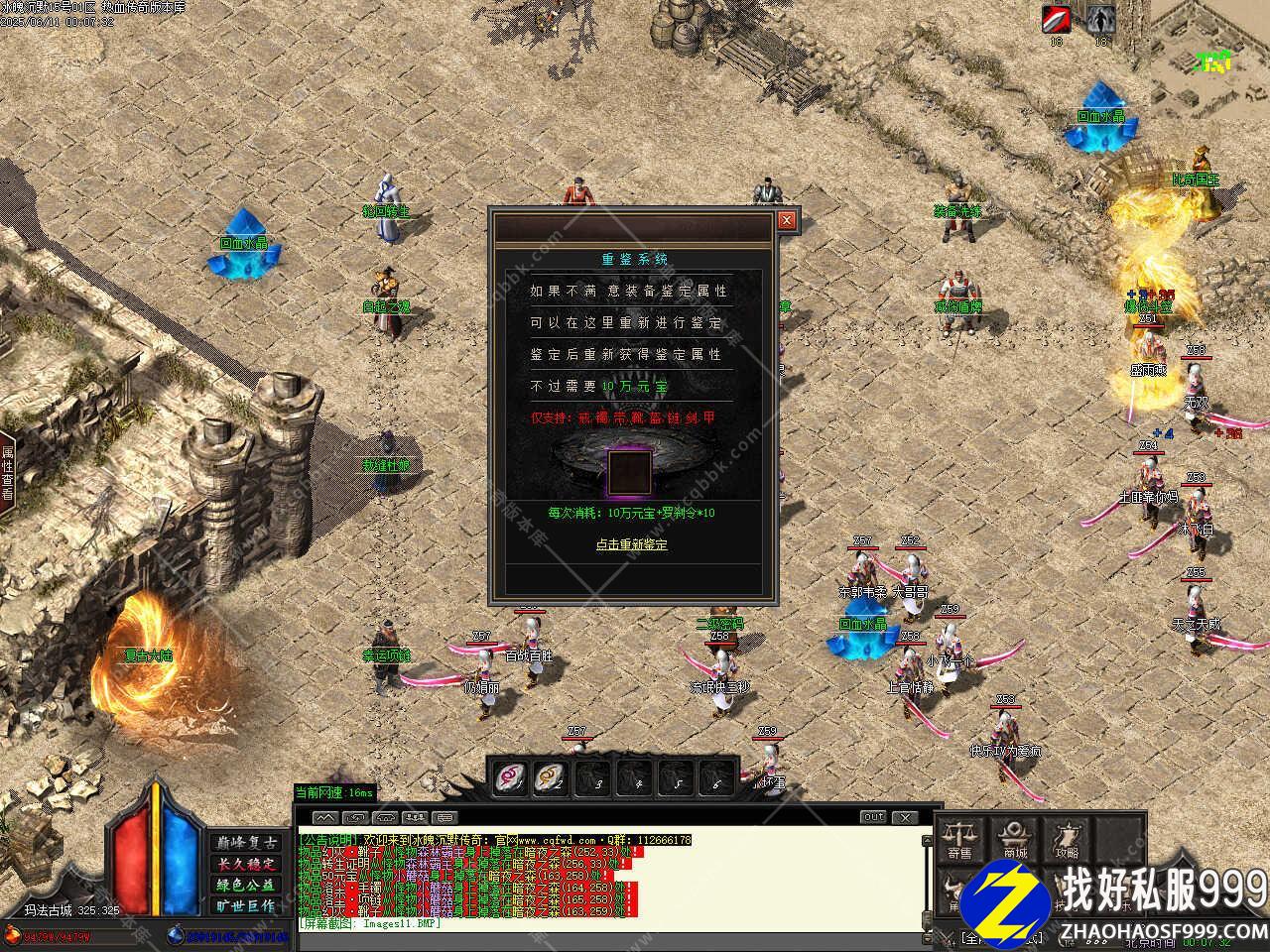Activate hotbar skill slot 1

[x=511, y=775]
